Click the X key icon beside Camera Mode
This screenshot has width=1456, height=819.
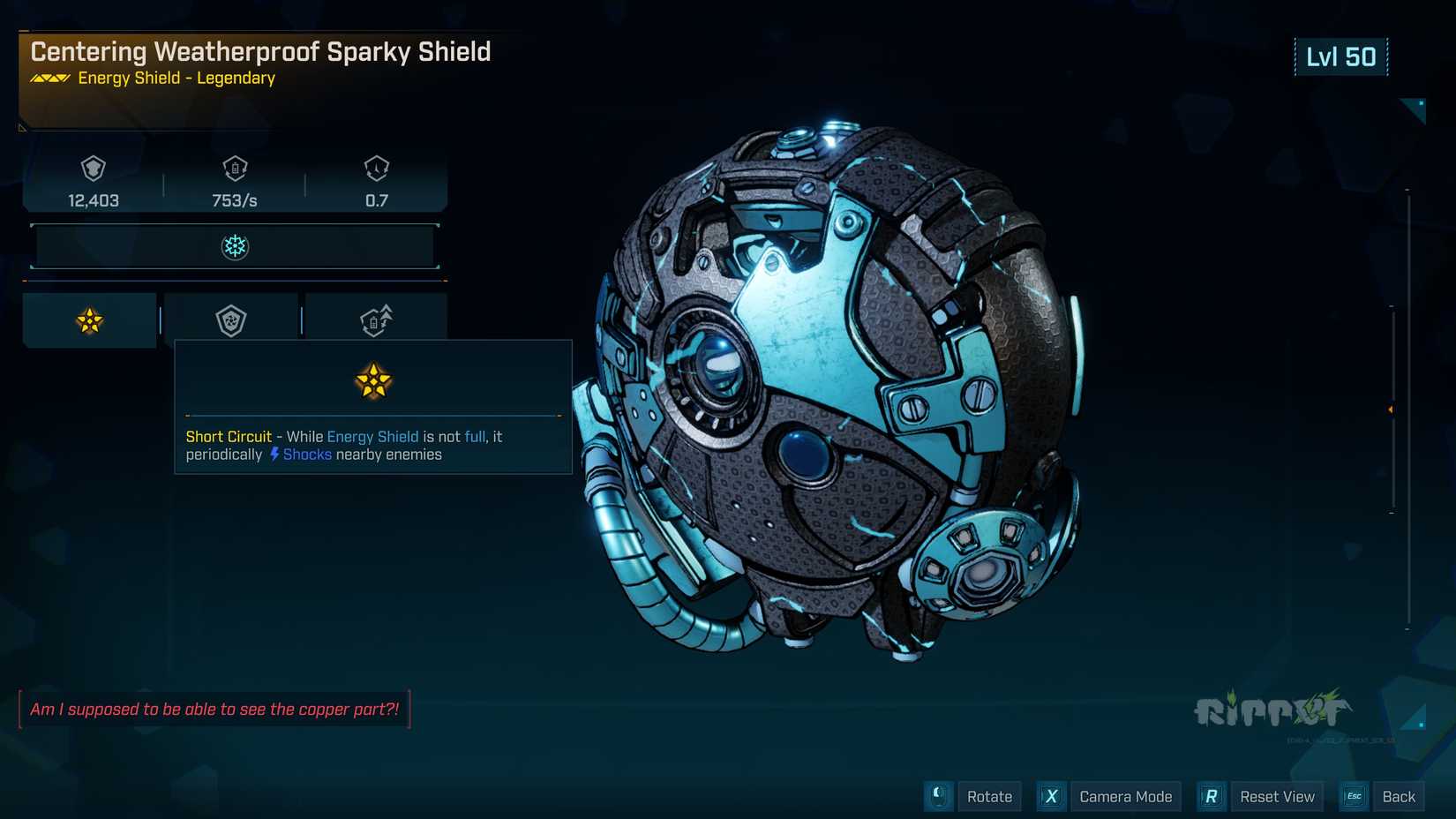click(x=1051, y=796)
